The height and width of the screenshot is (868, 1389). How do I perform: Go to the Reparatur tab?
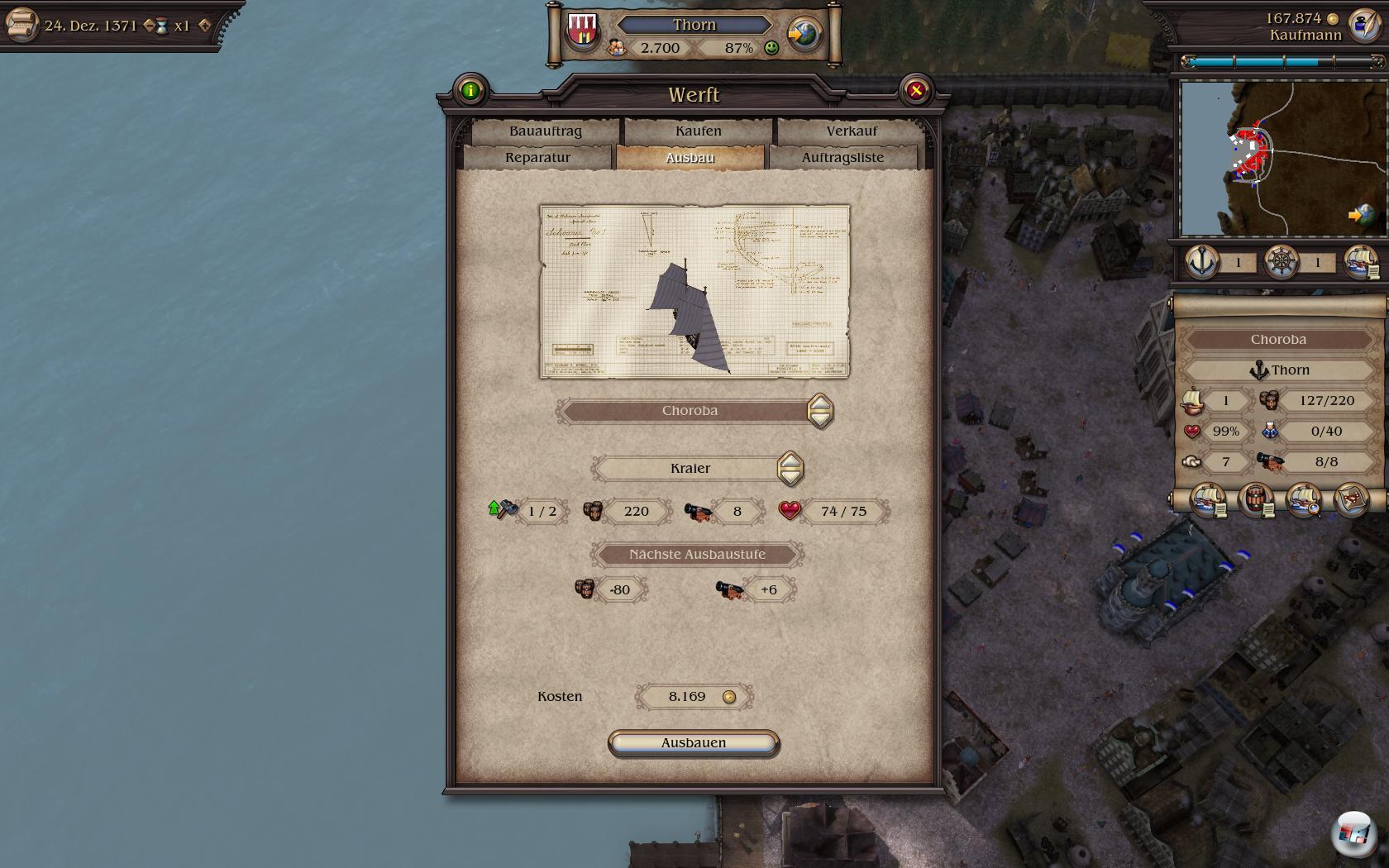[537, 157]
